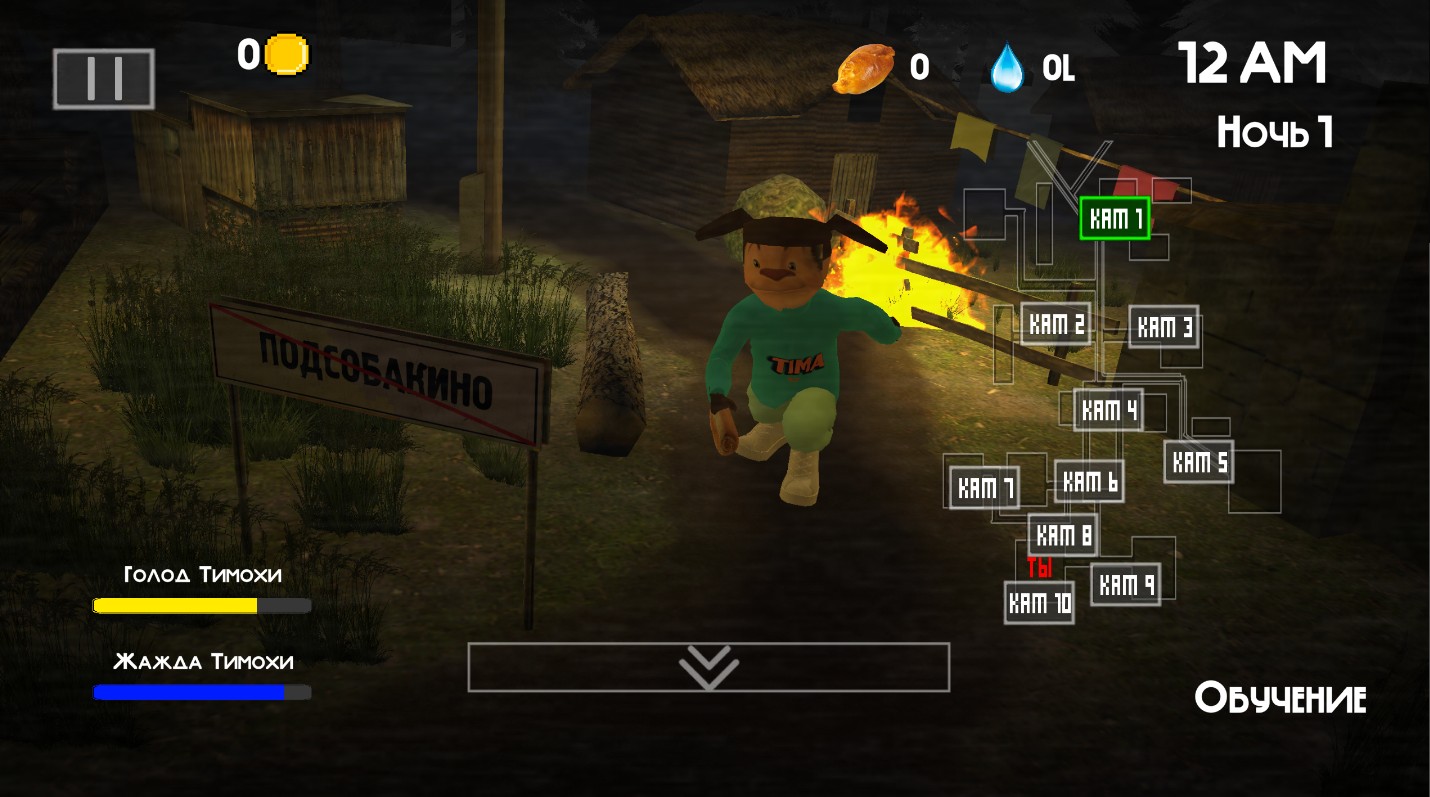
Task: Show the КАМ 7 camera feed
Action: click(x=985, y=487)
